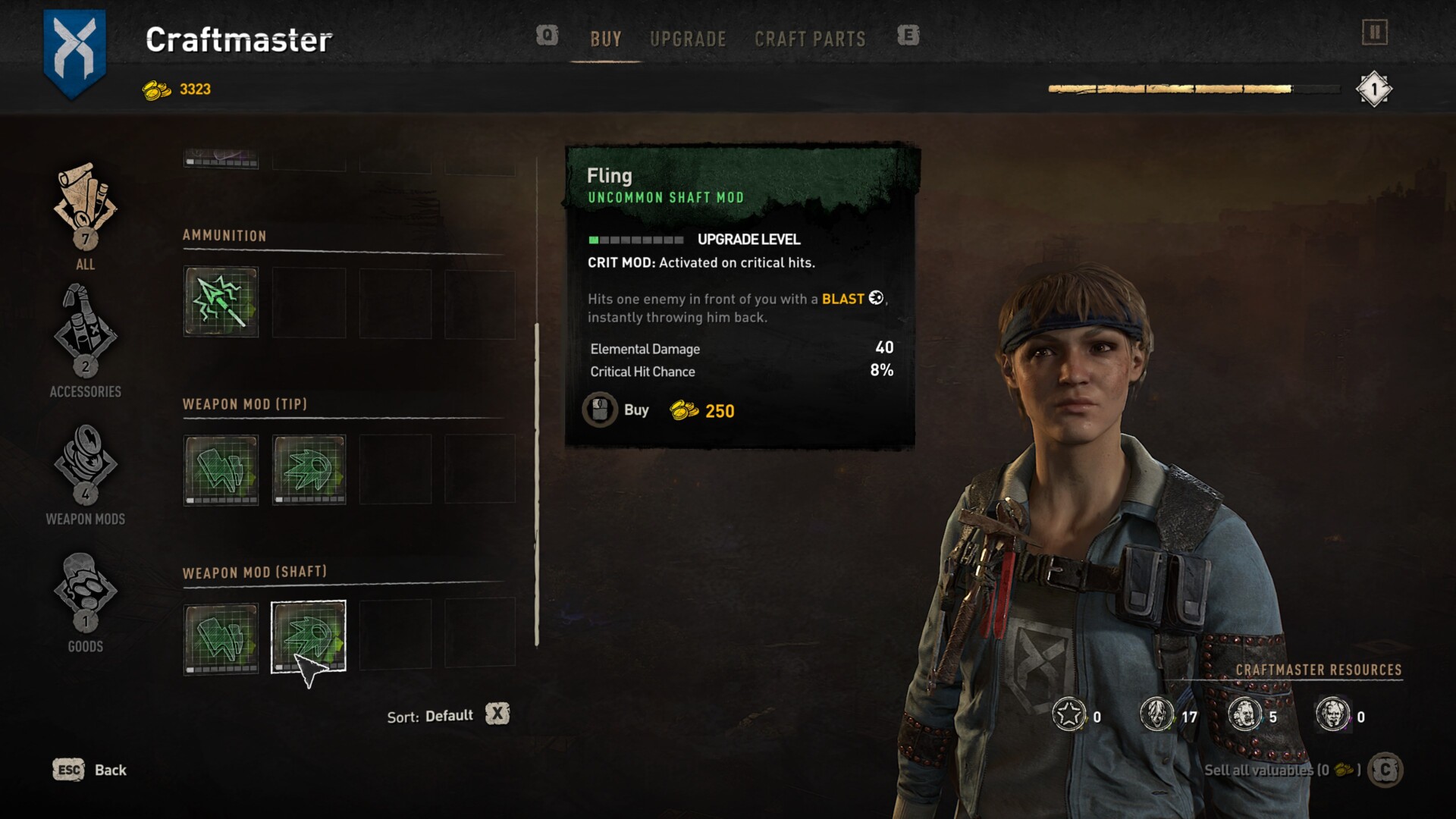Go Back from the Craftmaster shop
This screenshot has height=819, width=1456.
point(89,770)
